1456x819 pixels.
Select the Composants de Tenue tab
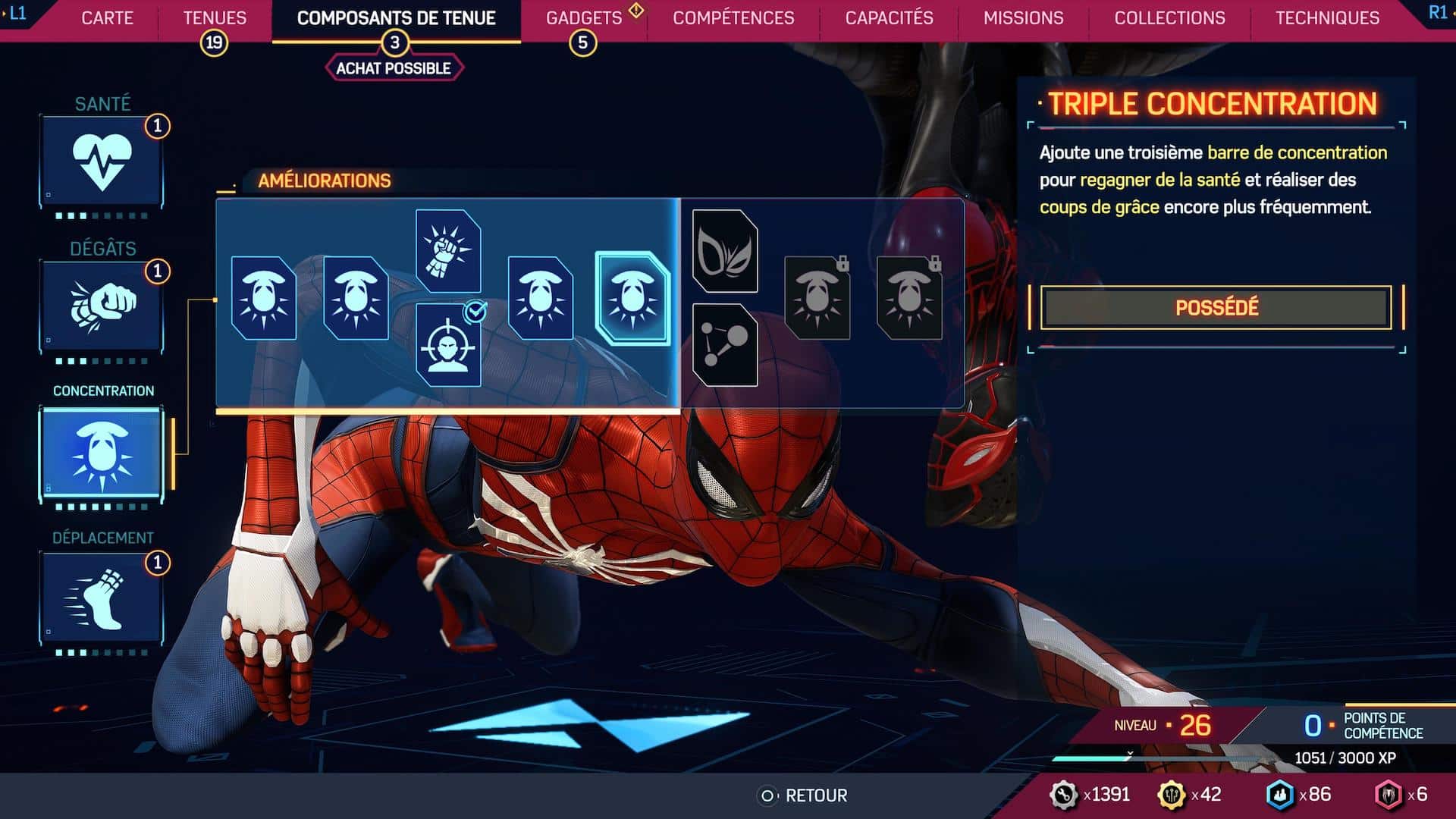click(x=396, y=18)
